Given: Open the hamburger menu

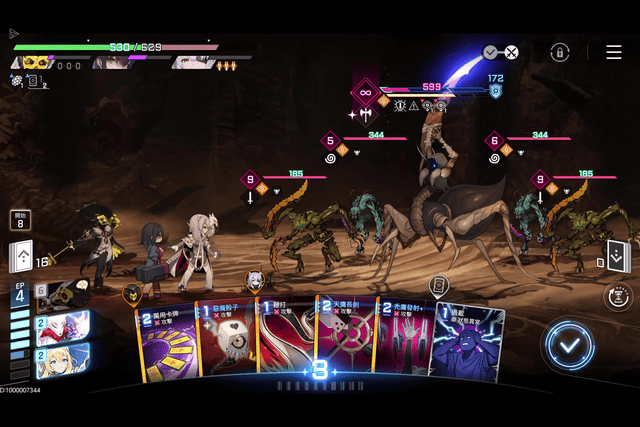Looking at the screenshot, I should [x=613, y=52].
